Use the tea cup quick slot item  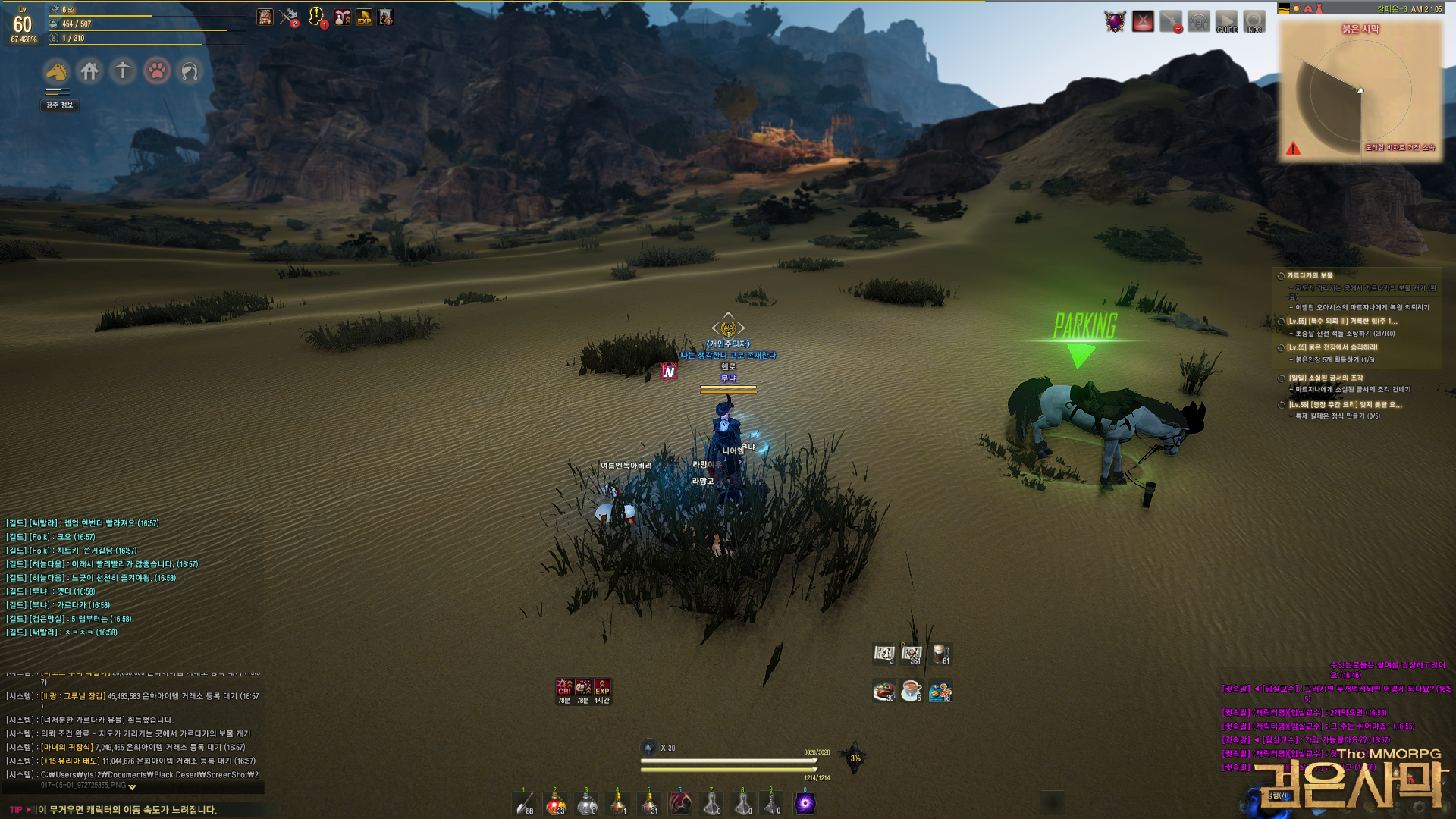click(911, 691)
